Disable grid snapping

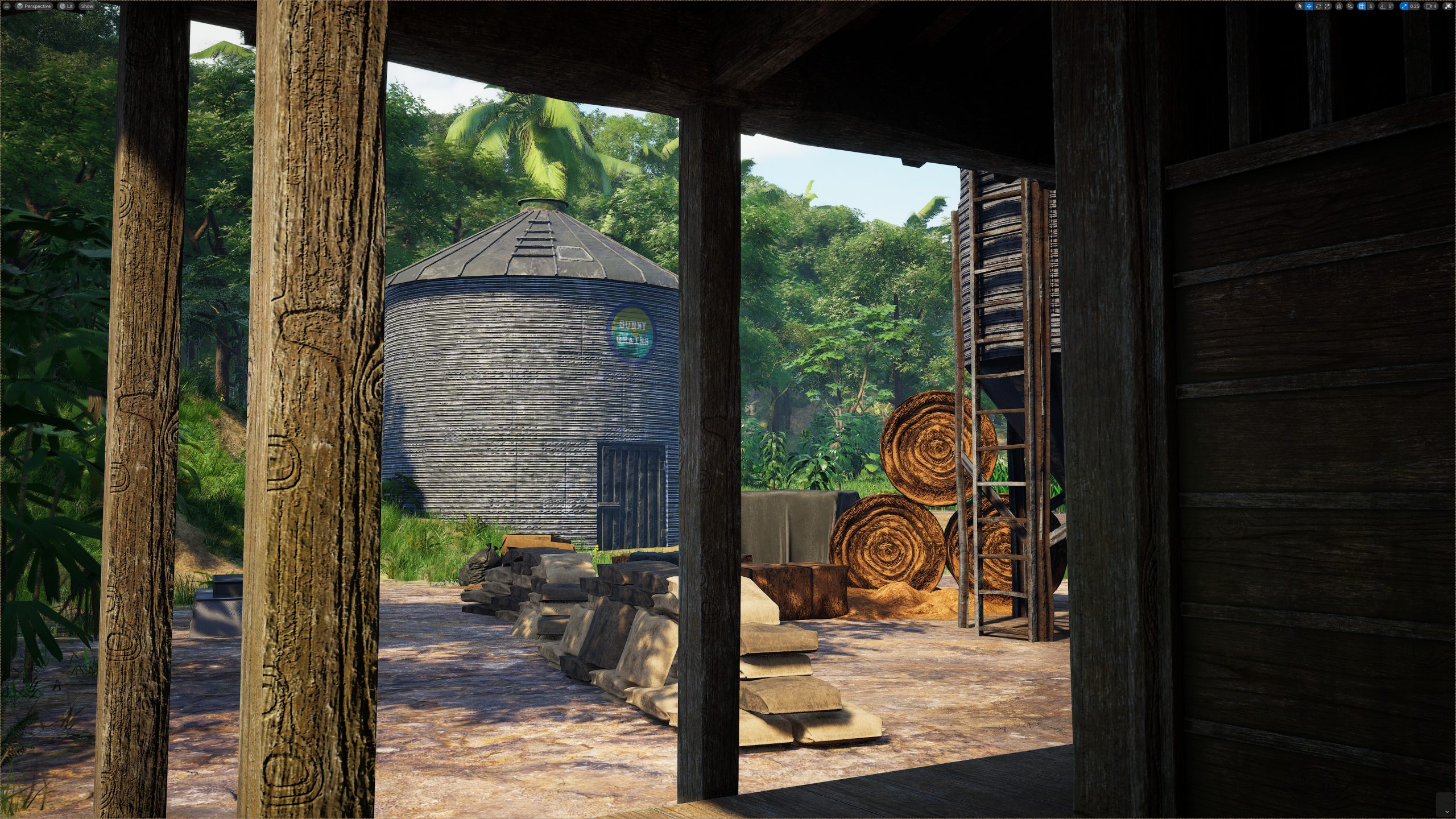coord(1361,6)
